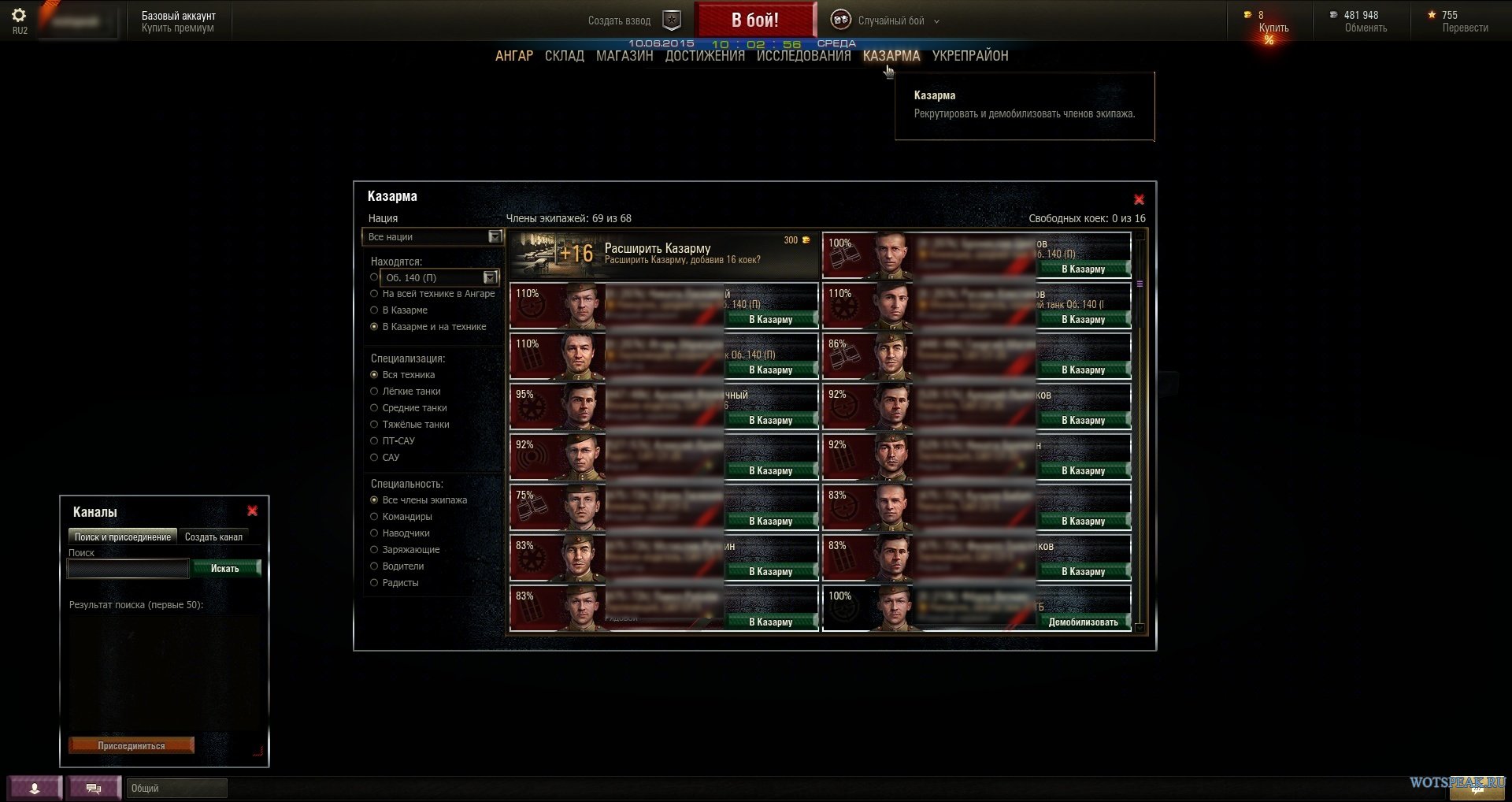1512x802 pixels.
Task: Switch to the Создать канал tab
Action: pyautogui.click(x=213, y=537)
